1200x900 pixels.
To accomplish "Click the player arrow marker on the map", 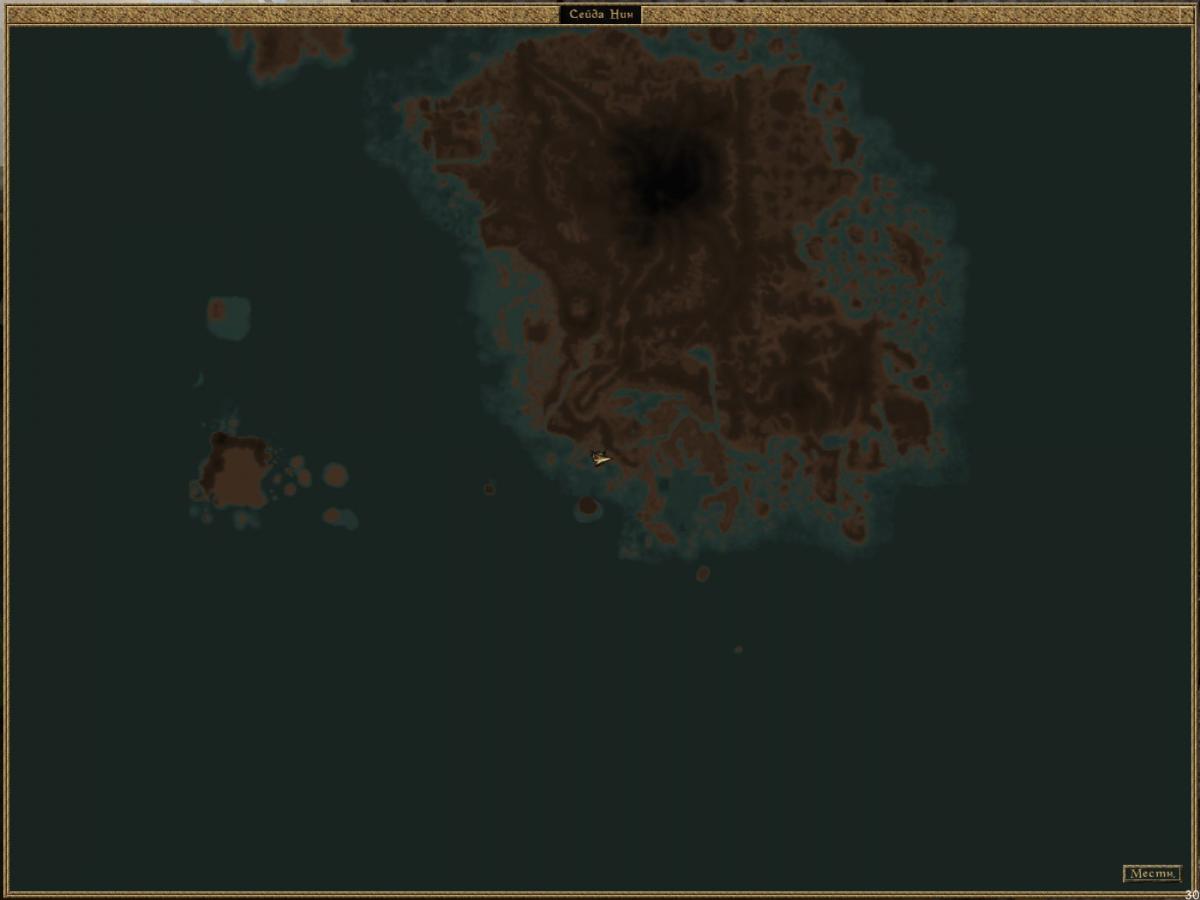I will (600, 458).
